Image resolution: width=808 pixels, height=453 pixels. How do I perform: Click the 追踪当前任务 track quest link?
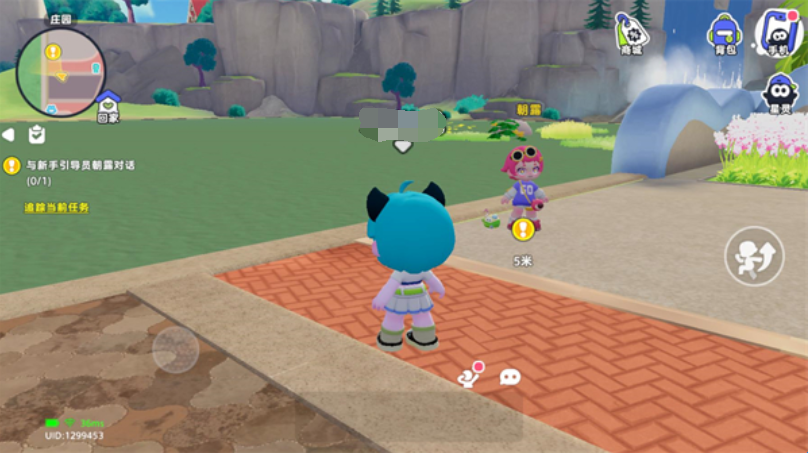pyautogui.click(x=57, y=207)
